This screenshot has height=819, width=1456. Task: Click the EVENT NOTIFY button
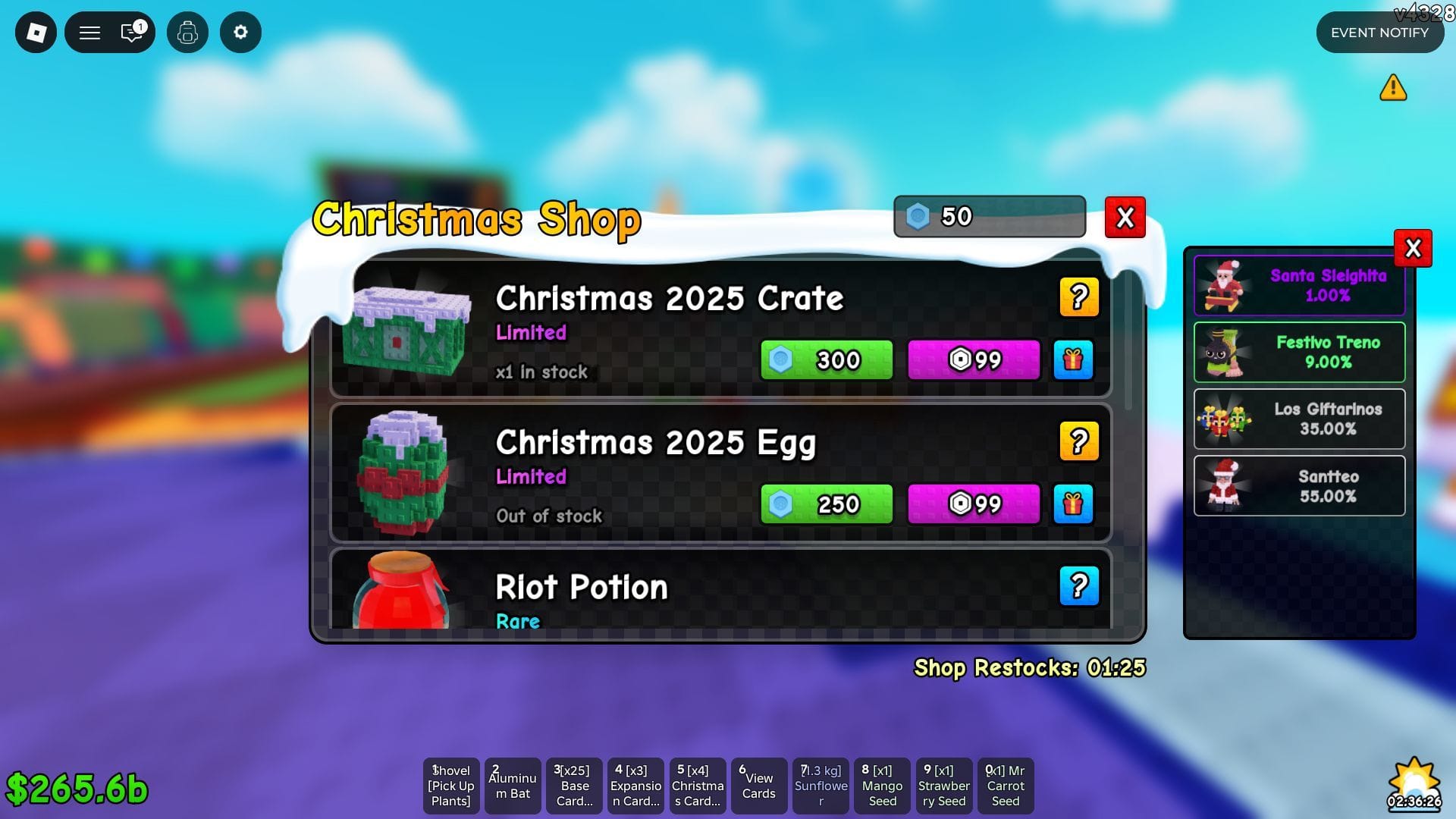pyautogui.click(x=1379, y=33)
